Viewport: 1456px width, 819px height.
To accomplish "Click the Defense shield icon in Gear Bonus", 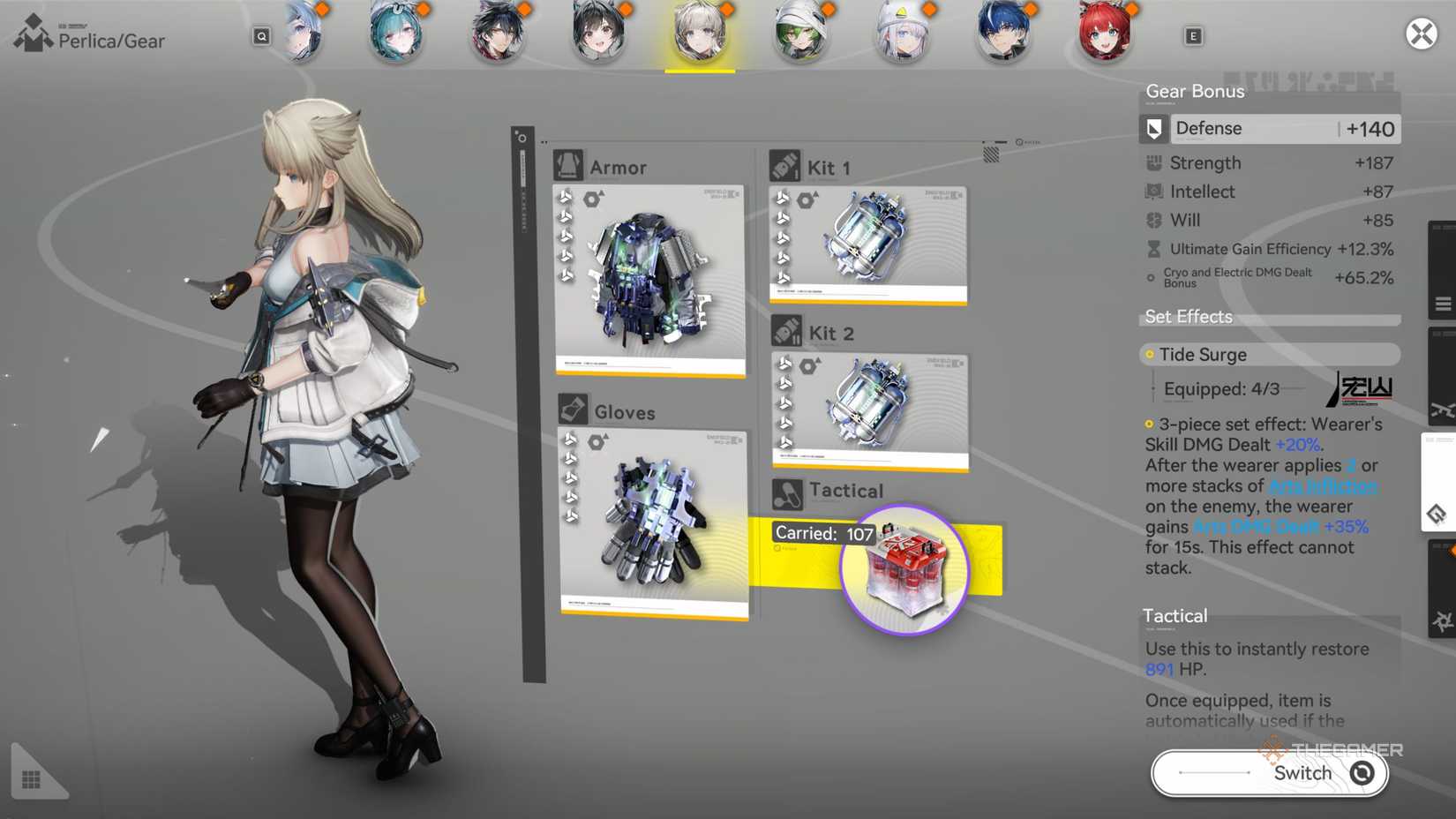I will (1154, 128).
